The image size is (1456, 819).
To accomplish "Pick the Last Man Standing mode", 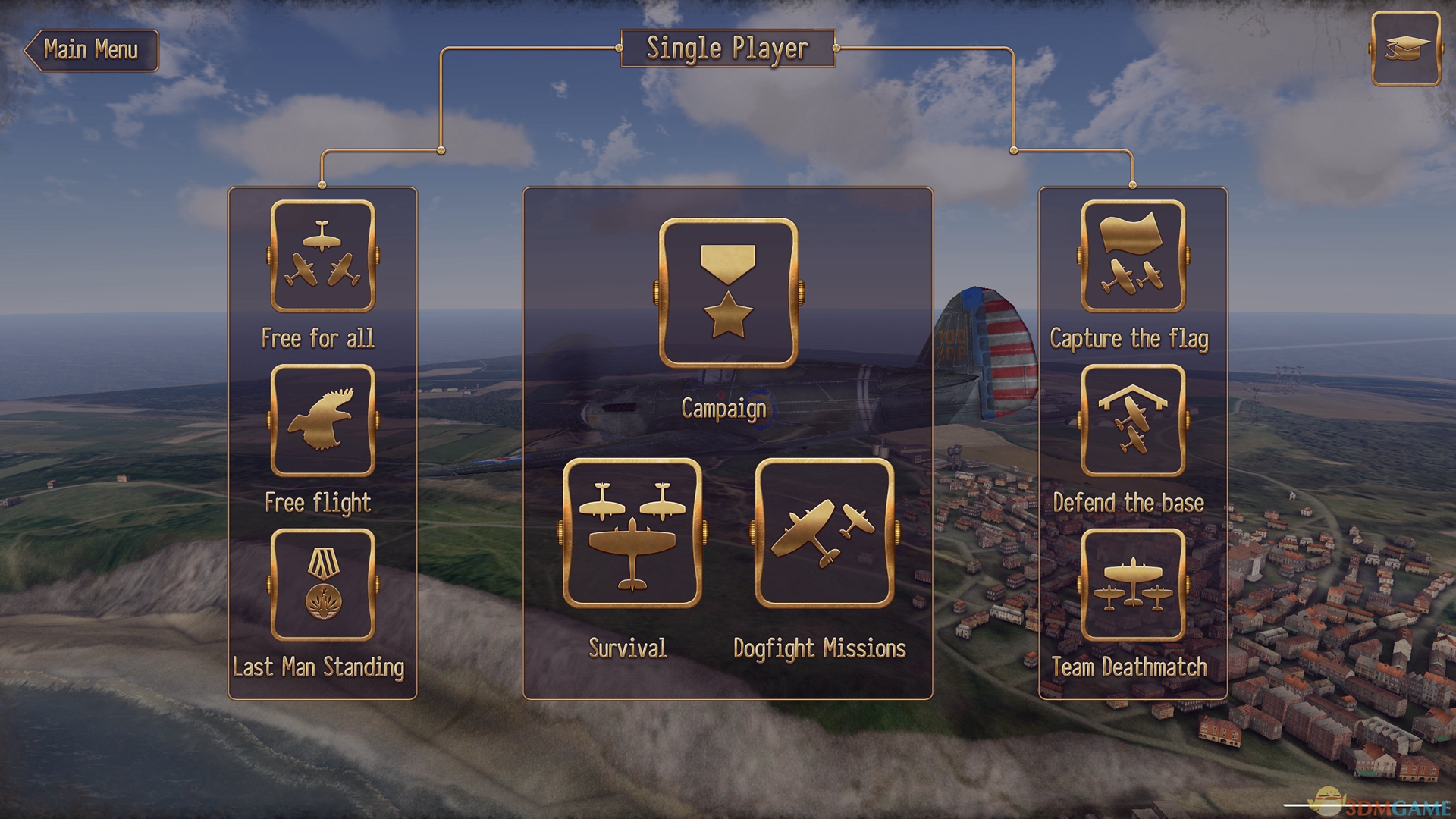I will [x=322, y=585].
